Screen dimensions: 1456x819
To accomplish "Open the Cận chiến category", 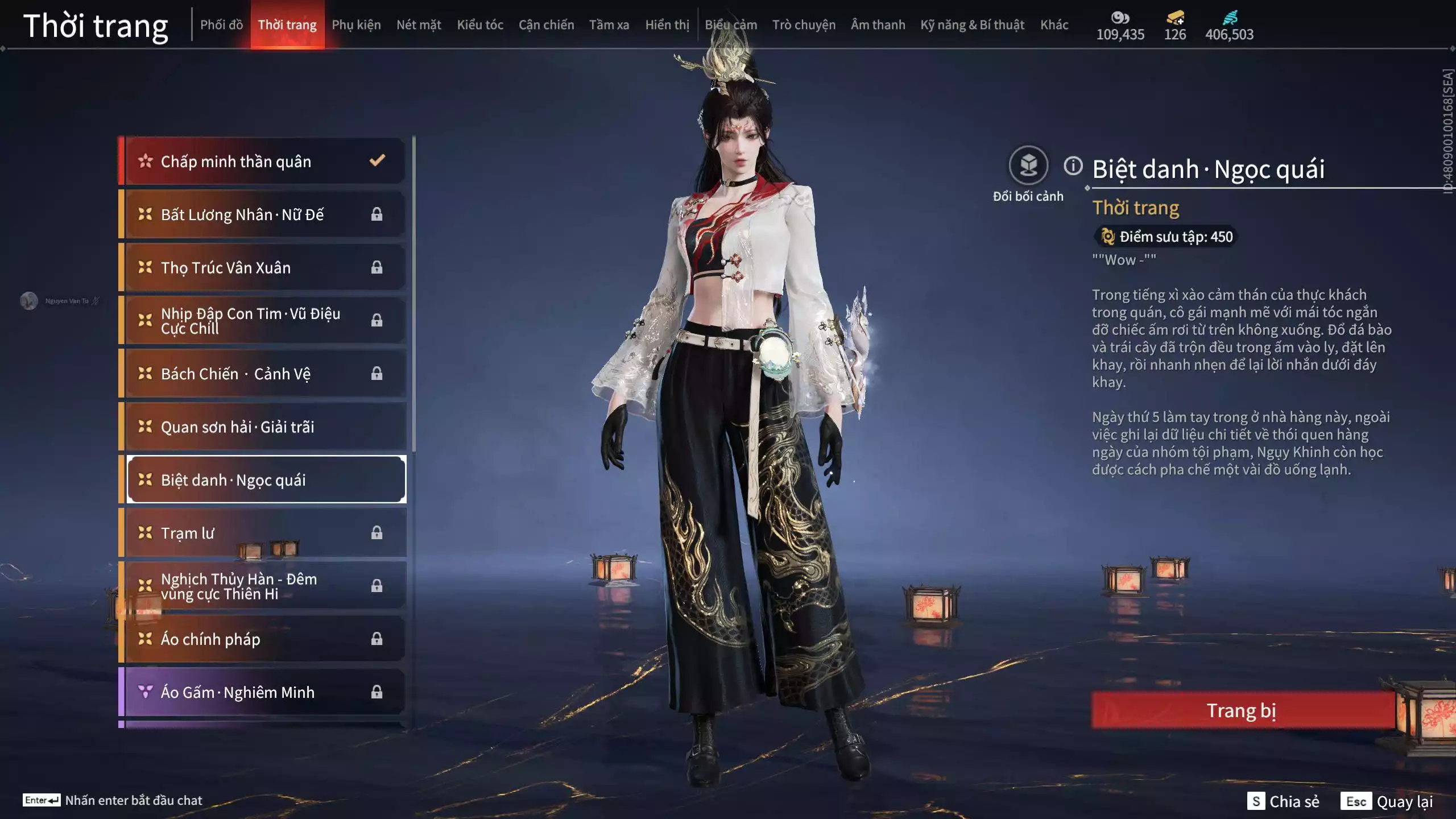I will [x=546, y=25].
